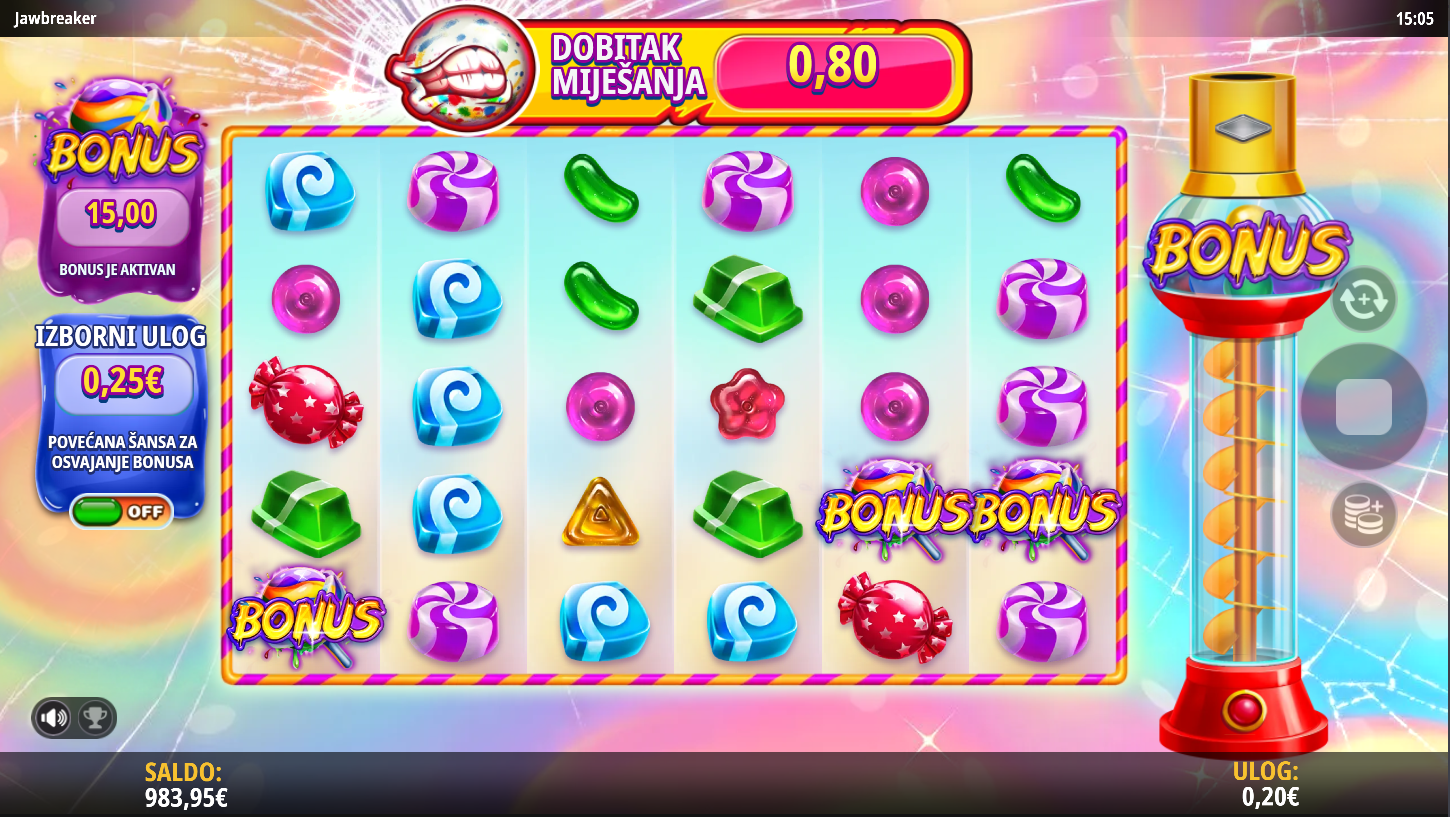Open the autoplay spin settings
1450x817 pixels.
[x=1364, y=299]
